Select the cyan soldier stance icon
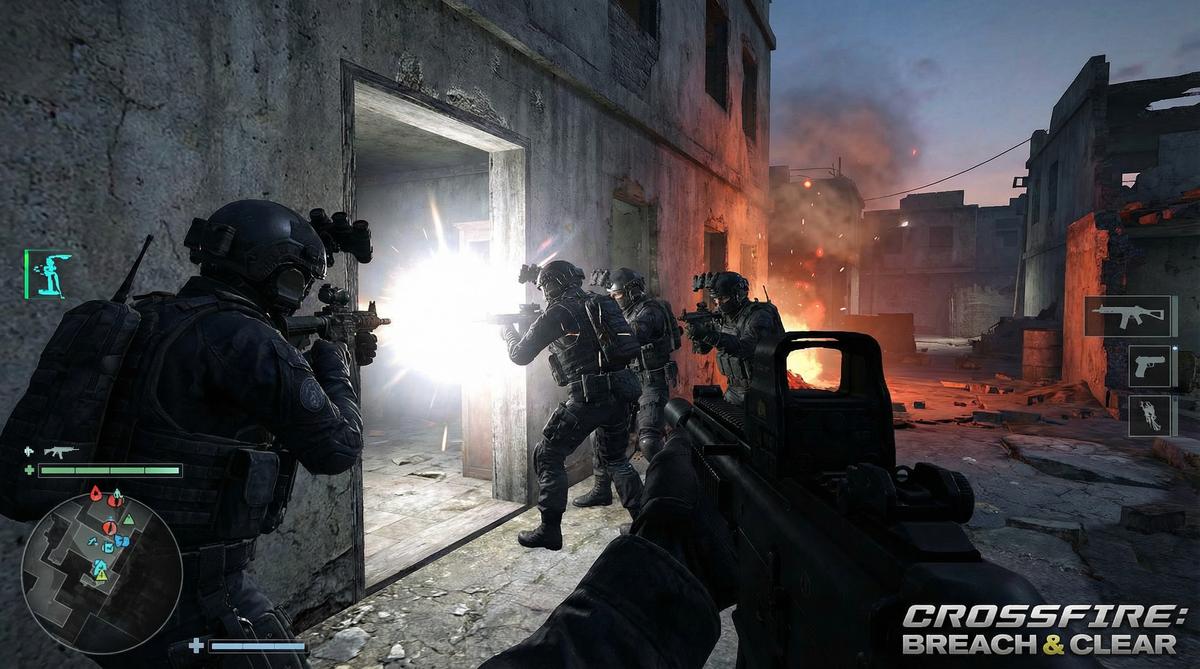This screenshot has width=1200, height=669. pyautogui.click(x=47, y=273)
